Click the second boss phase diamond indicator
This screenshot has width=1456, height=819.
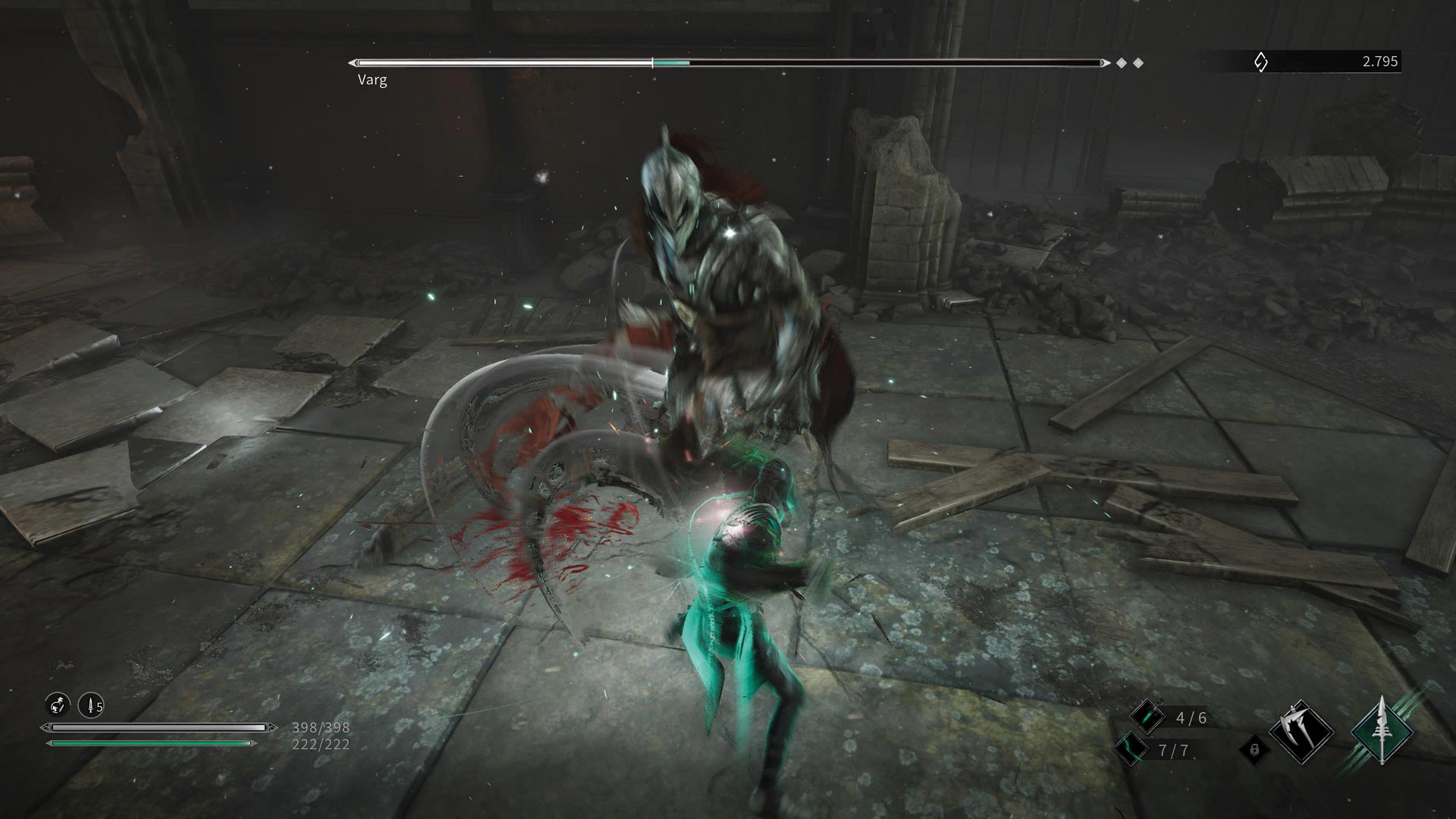[1140, 62]
